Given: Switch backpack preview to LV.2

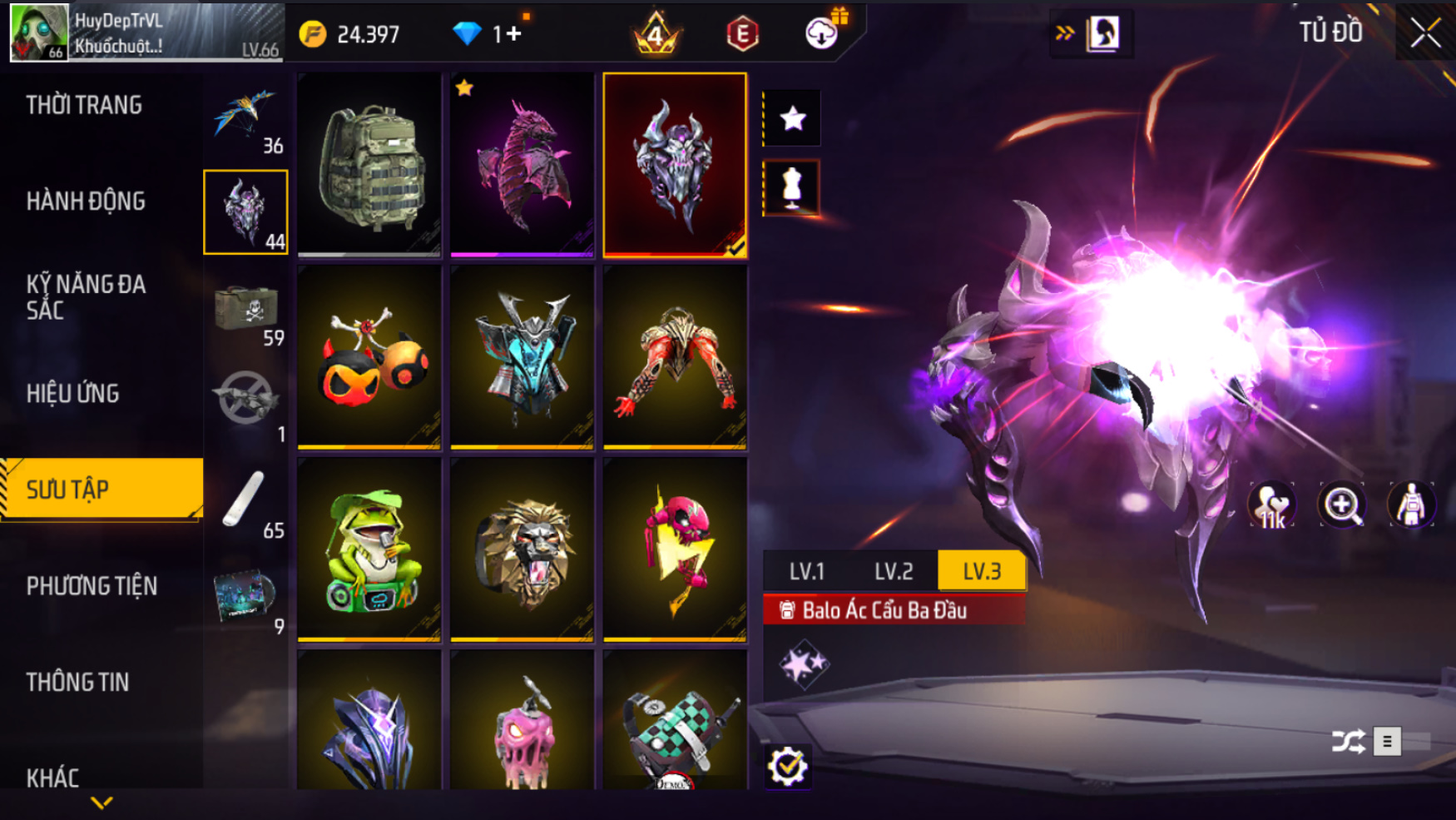Looking at the screenshot, I should [x=894, y=572].
